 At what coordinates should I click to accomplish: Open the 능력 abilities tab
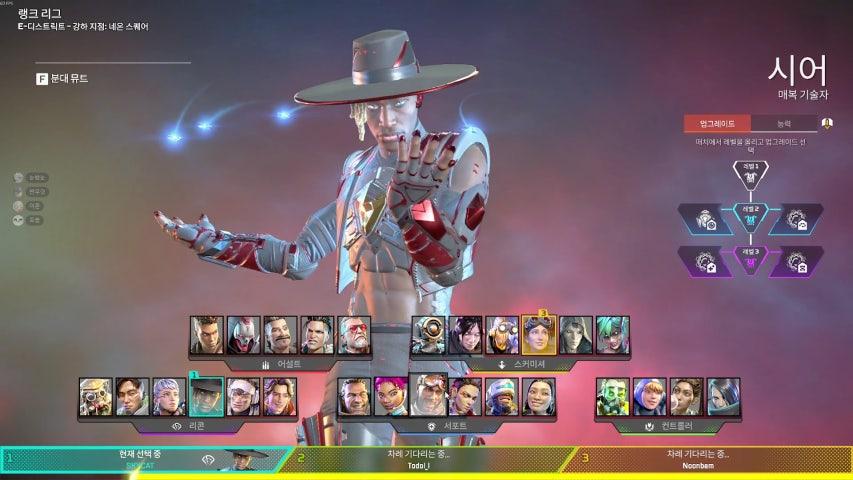pos(783,124)
